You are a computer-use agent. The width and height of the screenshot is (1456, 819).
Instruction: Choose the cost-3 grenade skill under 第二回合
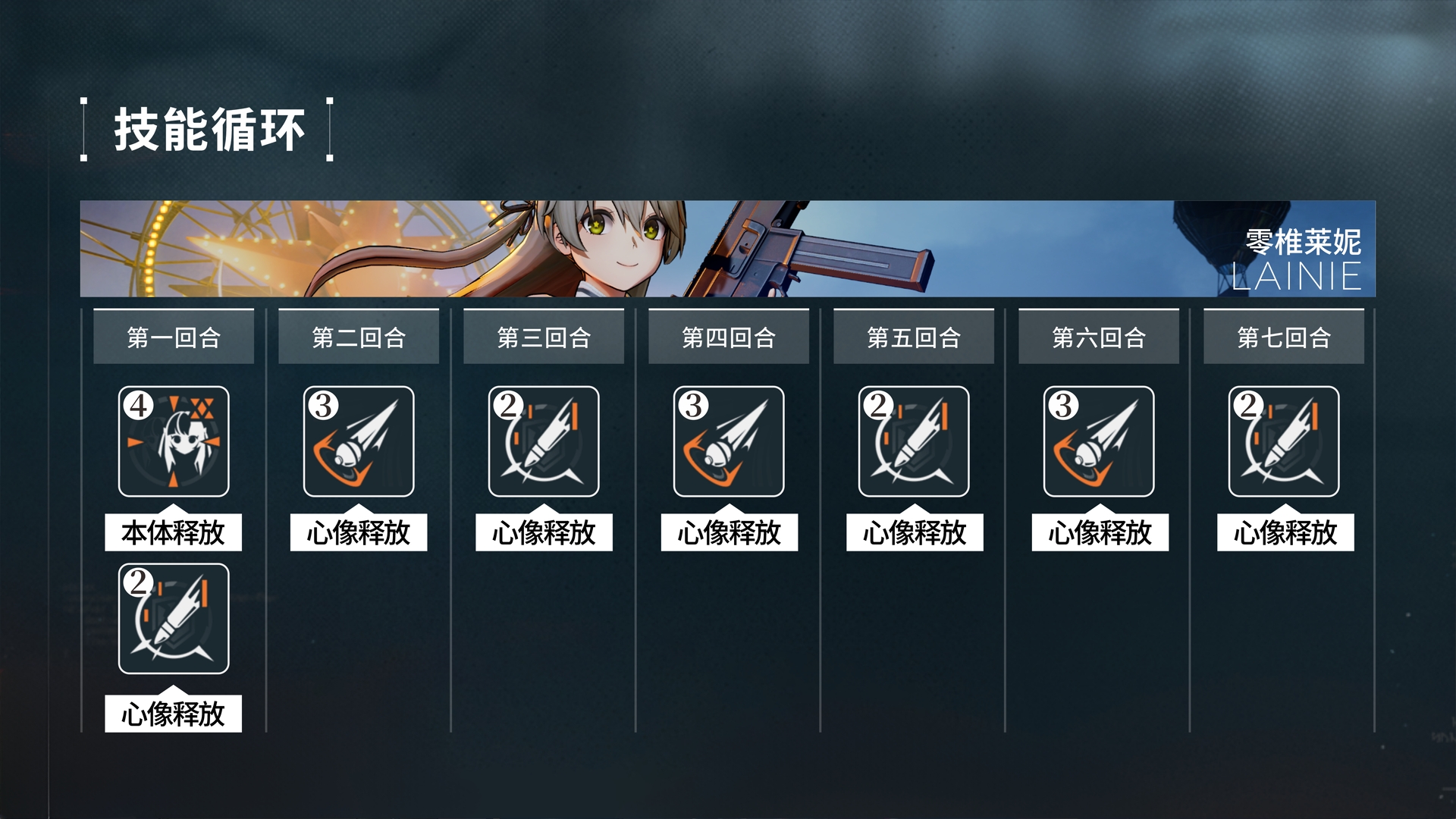tap(359, 441)
